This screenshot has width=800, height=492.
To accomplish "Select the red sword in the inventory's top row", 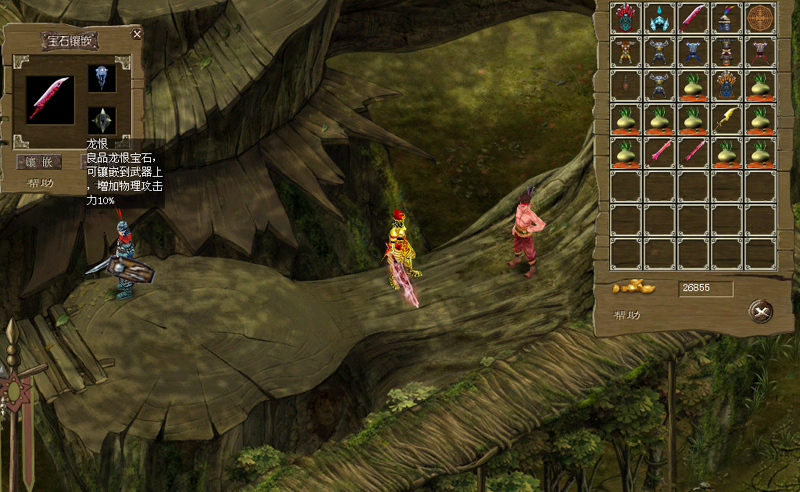I will click(694, 18).
